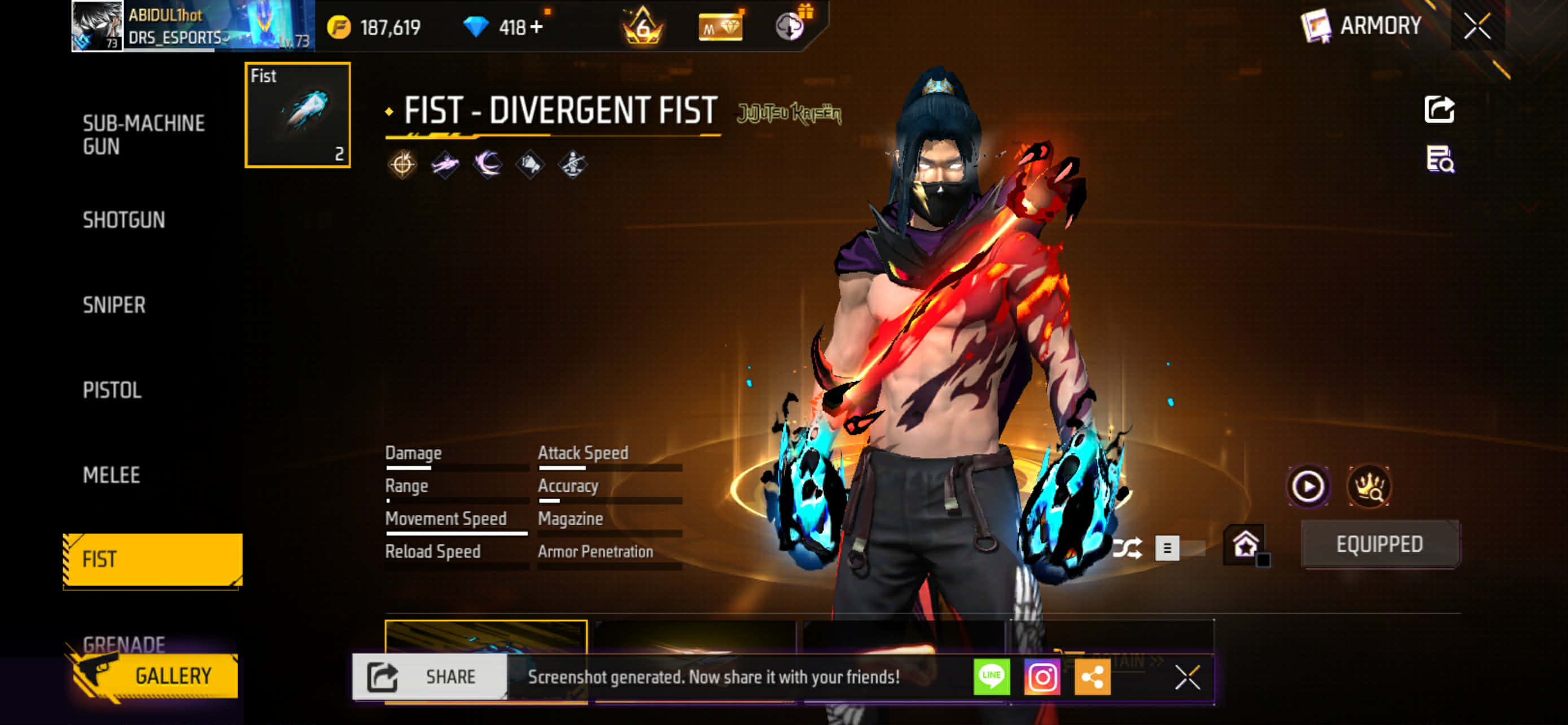Switch to the Sub-Machine Gun category

pyautogui.click(x=144, y=134)
